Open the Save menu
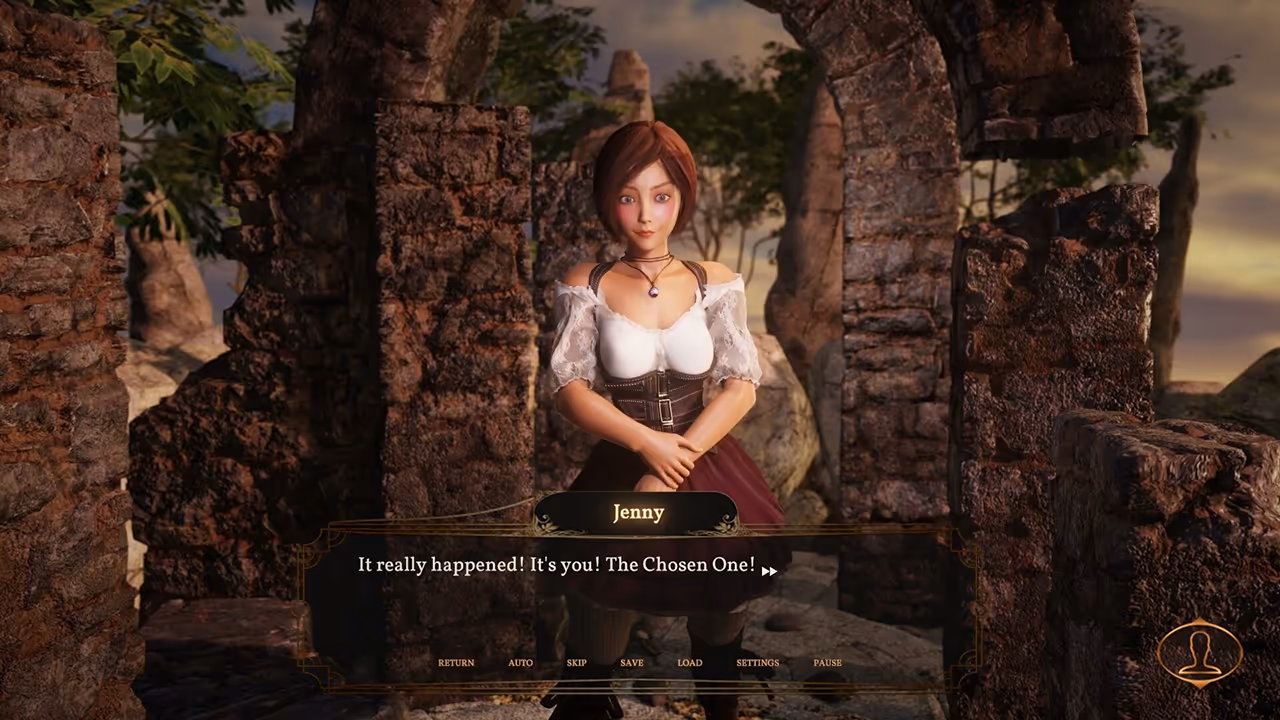The image size is (1280, 720). point(631,663)
